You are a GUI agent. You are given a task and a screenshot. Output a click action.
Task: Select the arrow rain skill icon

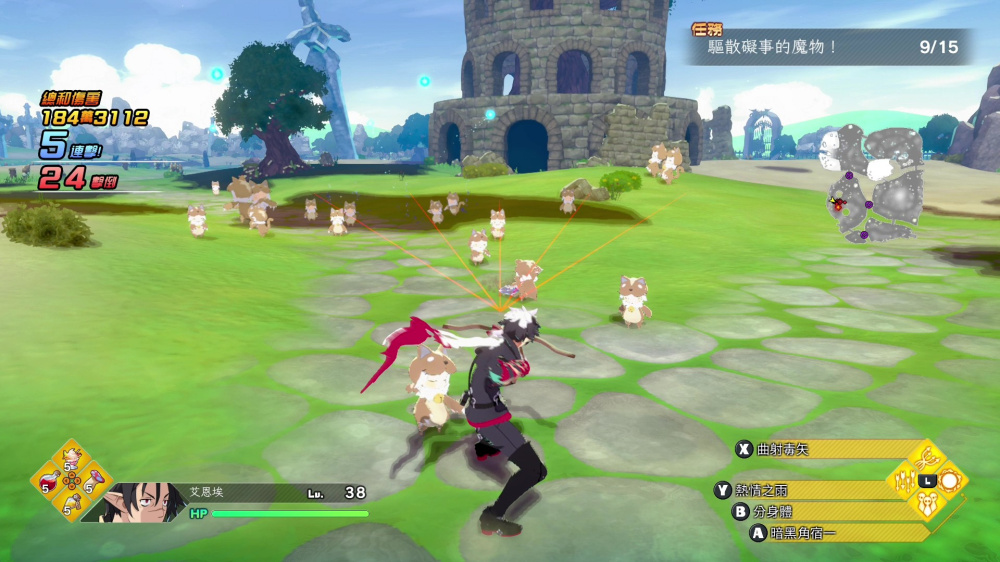[902, 481]
